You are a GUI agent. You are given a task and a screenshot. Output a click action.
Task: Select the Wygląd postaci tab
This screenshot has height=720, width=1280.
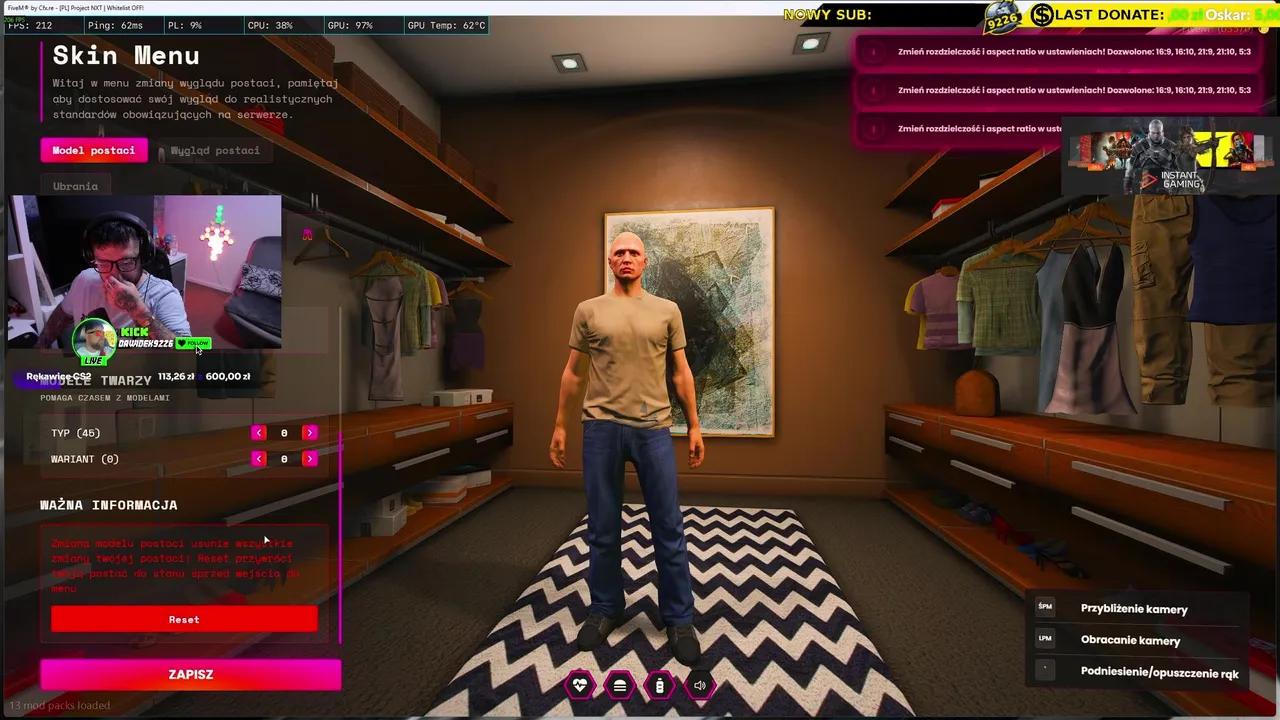pos(214,150)
